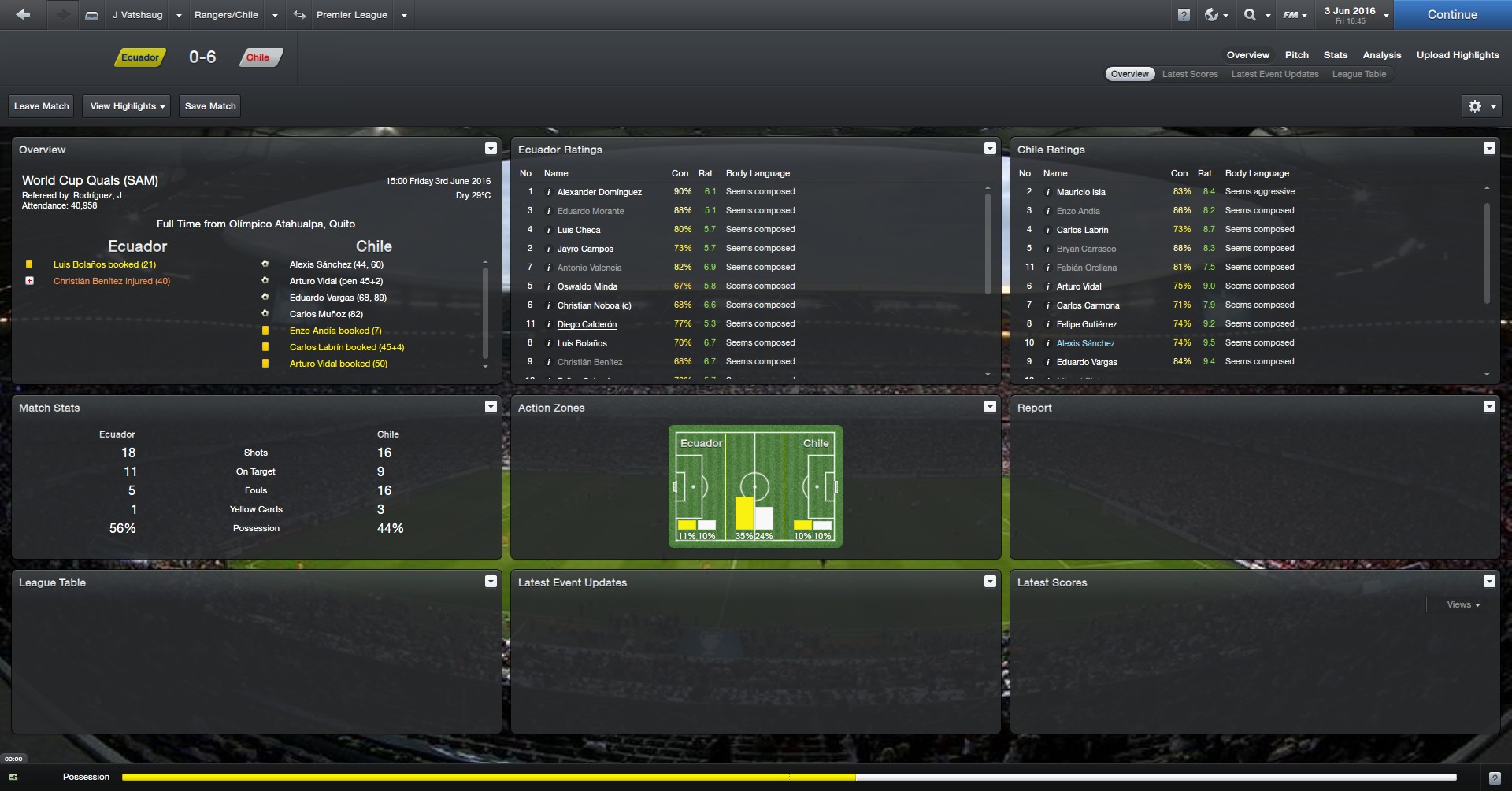This screenshot has height=791, width=1512.
Task: Open the Stats tab
Action: click(x=1335, y=55)
